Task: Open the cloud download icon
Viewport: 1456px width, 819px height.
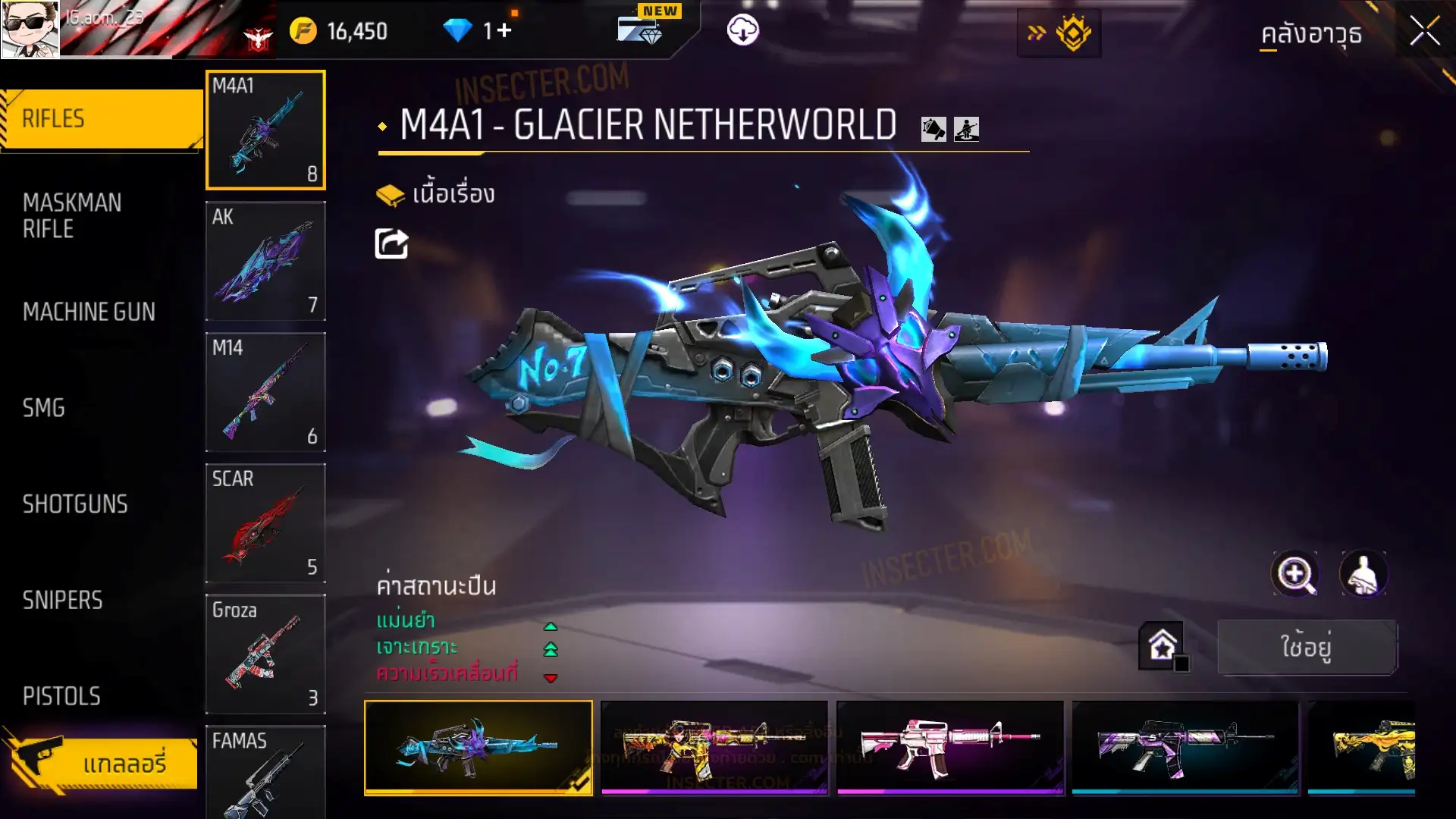Action: coord(742,30)
